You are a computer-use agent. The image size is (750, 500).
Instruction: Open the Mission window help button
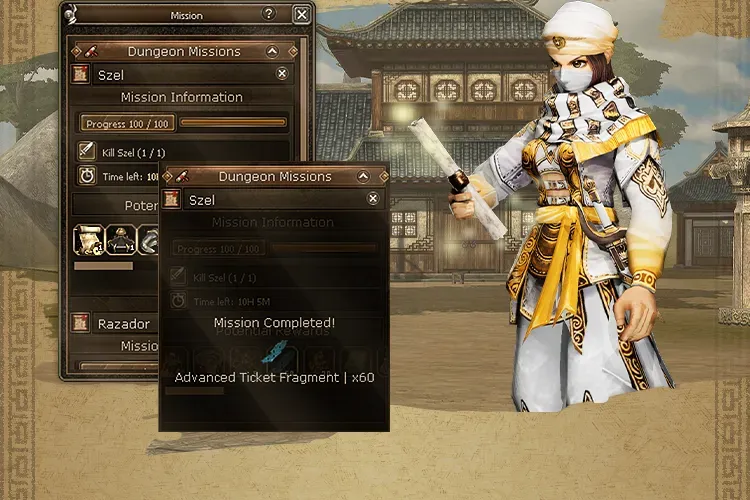coord(268,14)
